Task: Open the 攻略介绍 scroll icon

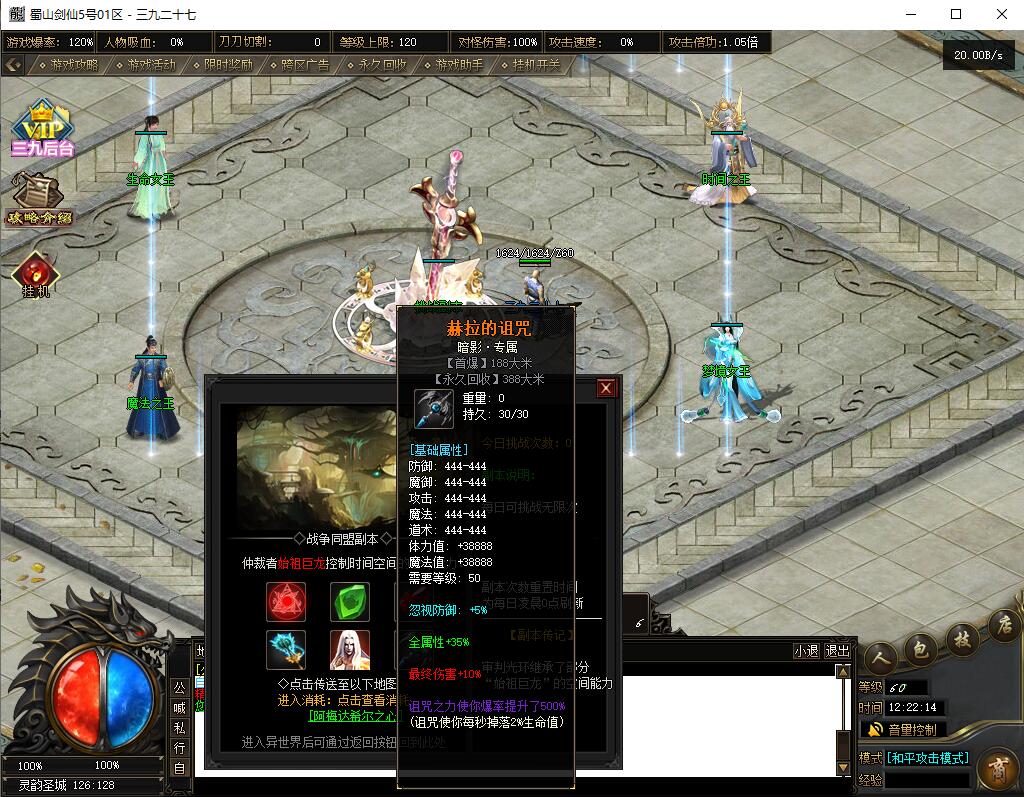Action: (40, 198)
